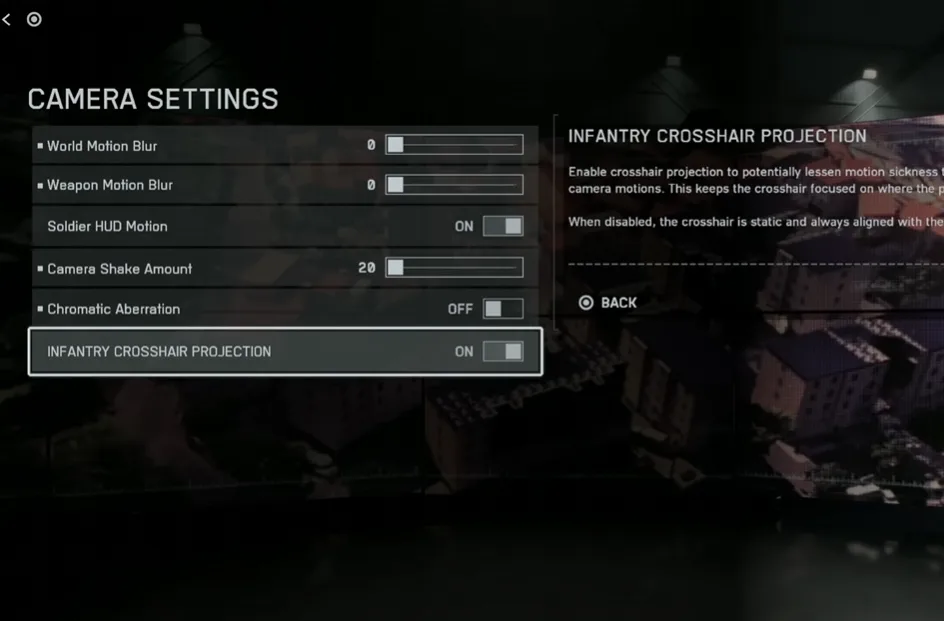Select the back arrow in top-left corner

click(x=7, y=19)
